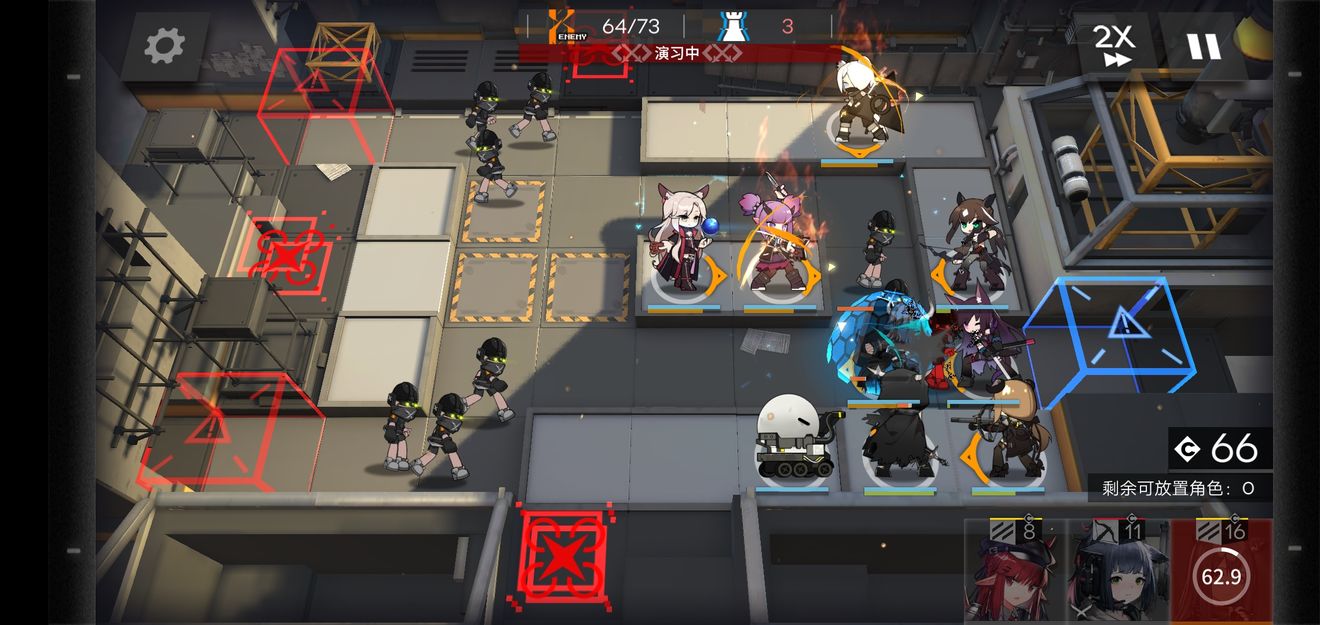This screenshot has height=625, width=1320.
Task: Toggle the 2X game speed
Action: point(1113,46)
